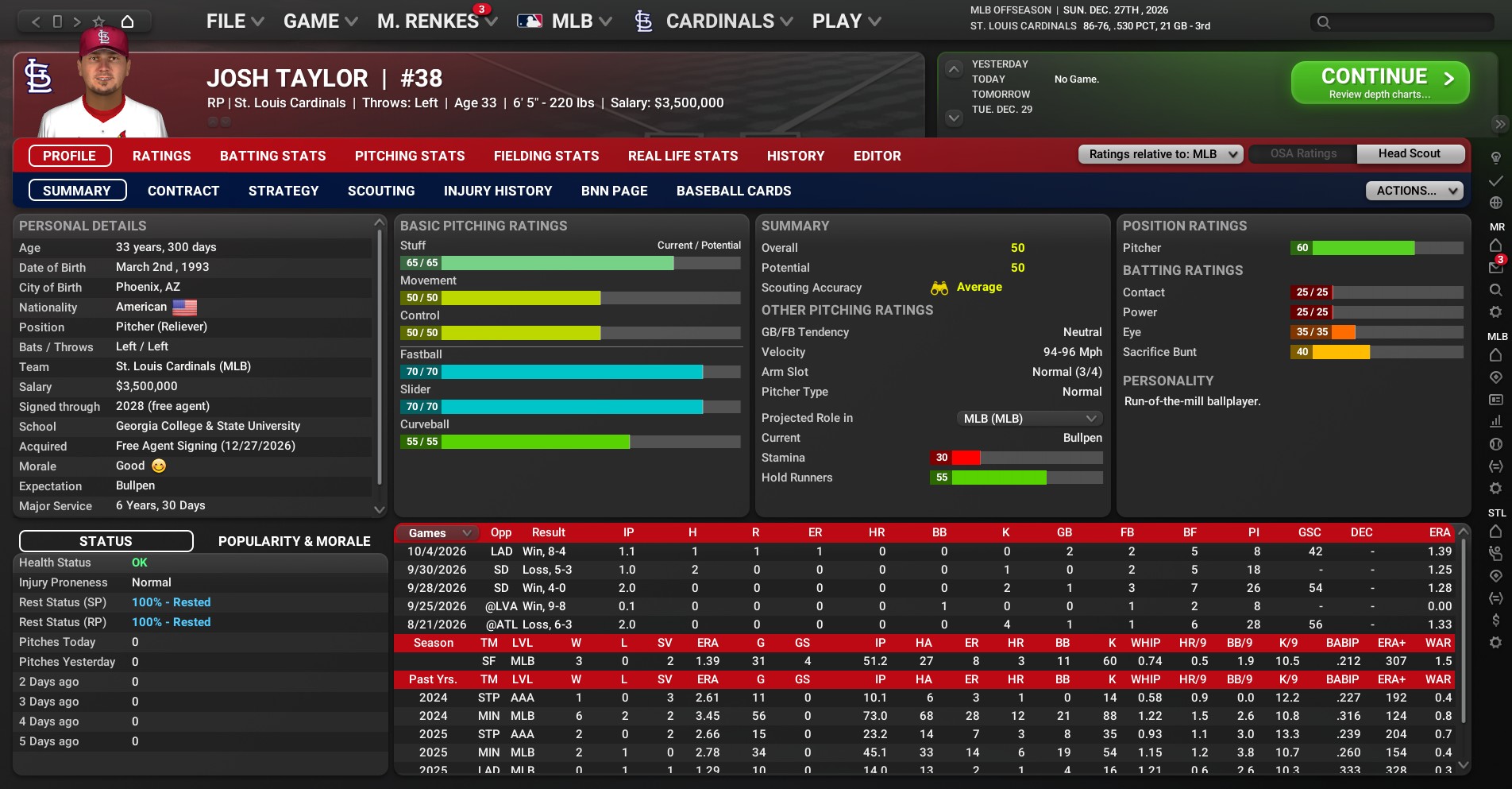Viewport: 1512px width, 789px height.
Task: Switch to the PITCHING STATS tab
Action: [410, 156]
